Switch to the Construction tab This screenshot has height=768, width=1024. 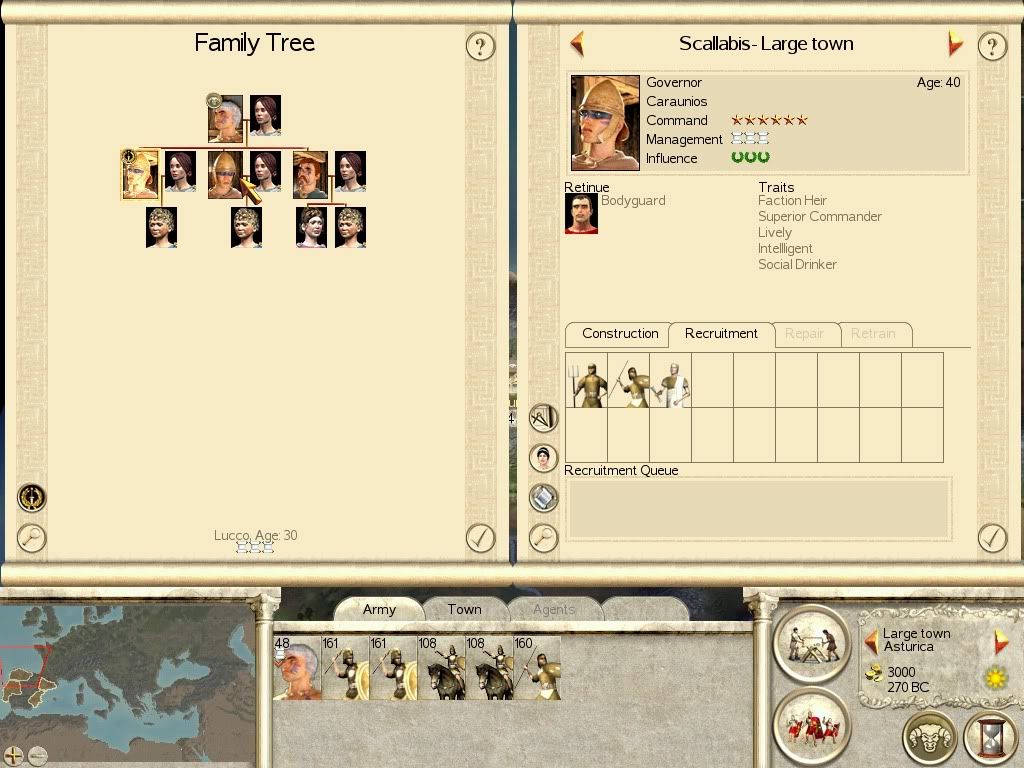point(620,334)
